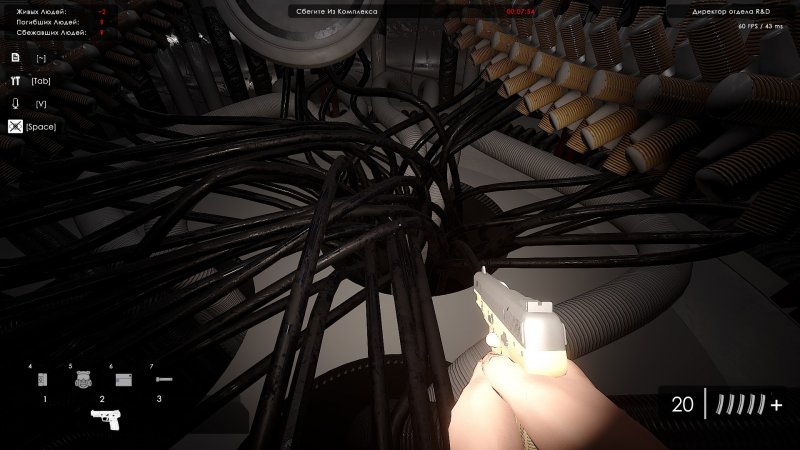The height and width of the screenshot is (450, 800).
Task: Click the crossed-out square icon beside Space
Action: click(x=15, y=126)
